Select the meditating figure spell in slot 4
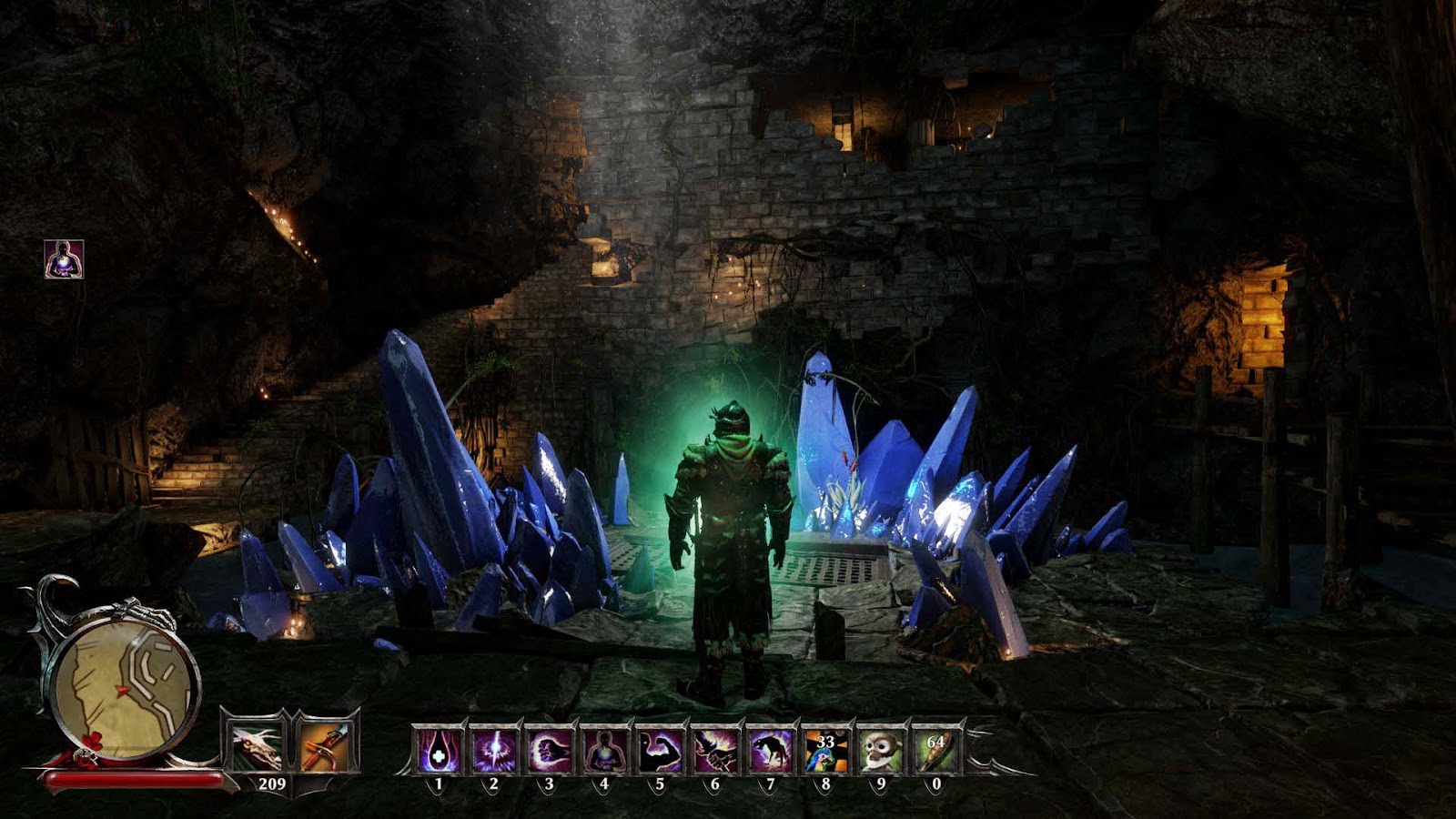 605,751
